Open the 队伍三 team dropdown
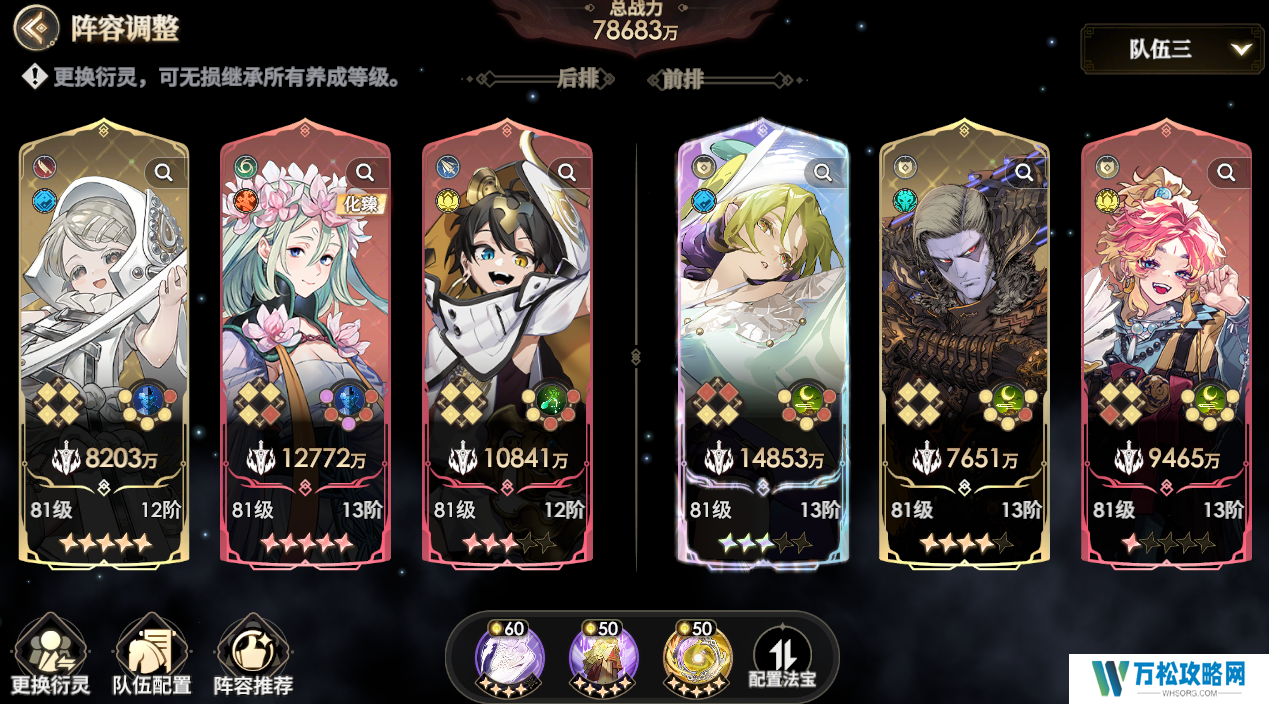 coord(1179,49)
